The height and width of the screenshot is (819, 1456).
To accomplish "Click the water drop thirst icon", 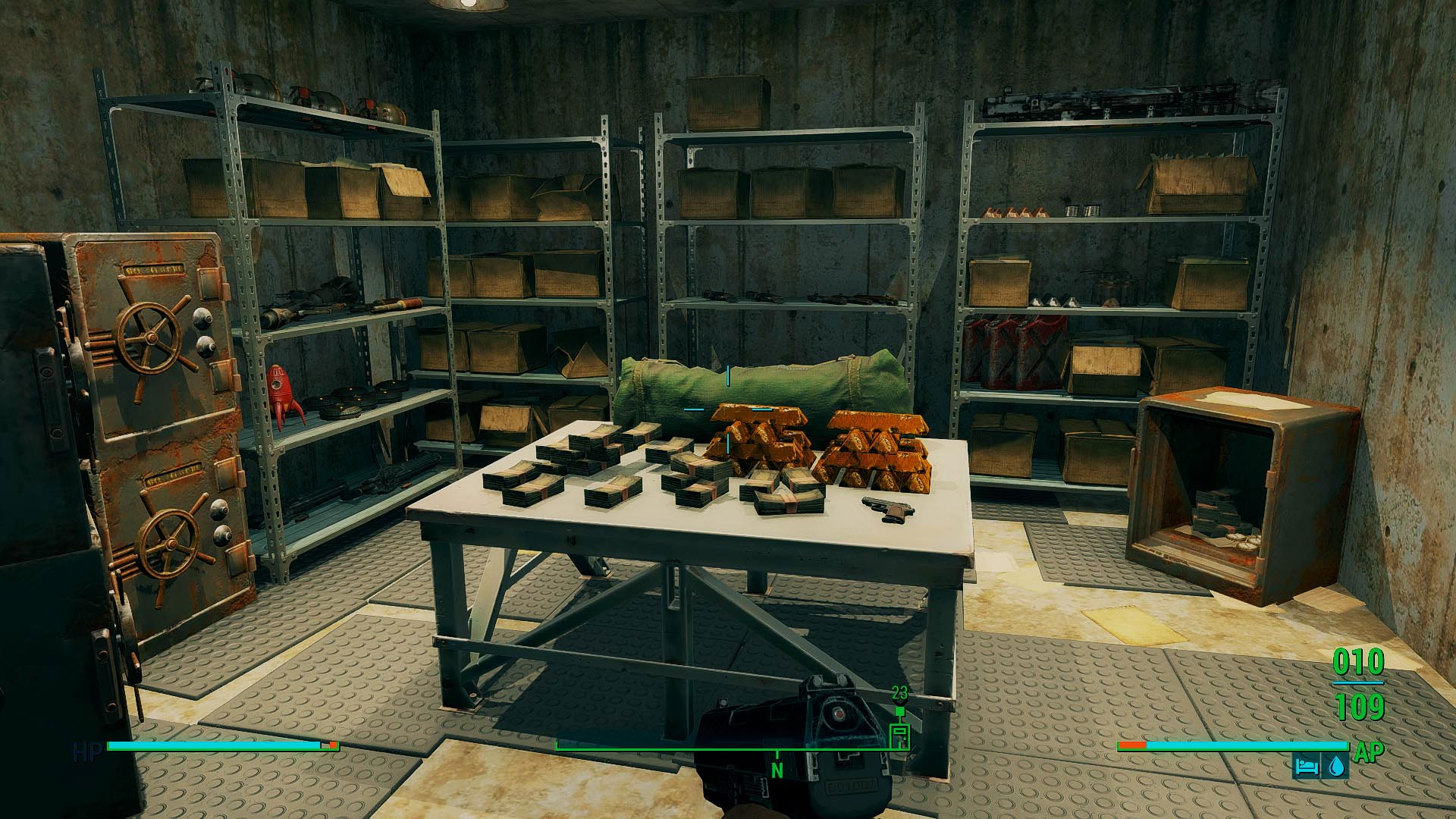I will pos(1335,766).
